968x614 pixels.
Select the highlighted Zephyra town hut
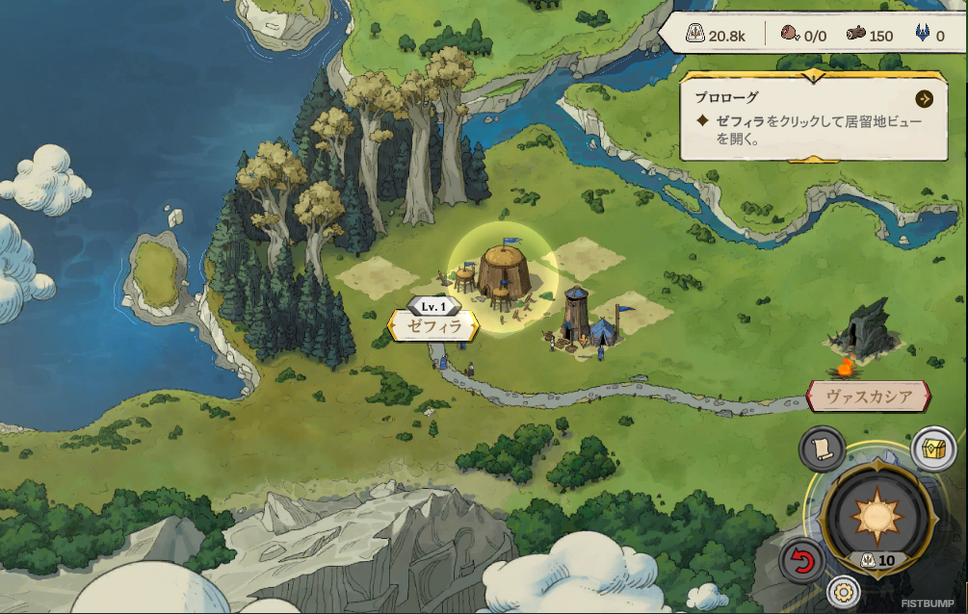tap(502, 272)
